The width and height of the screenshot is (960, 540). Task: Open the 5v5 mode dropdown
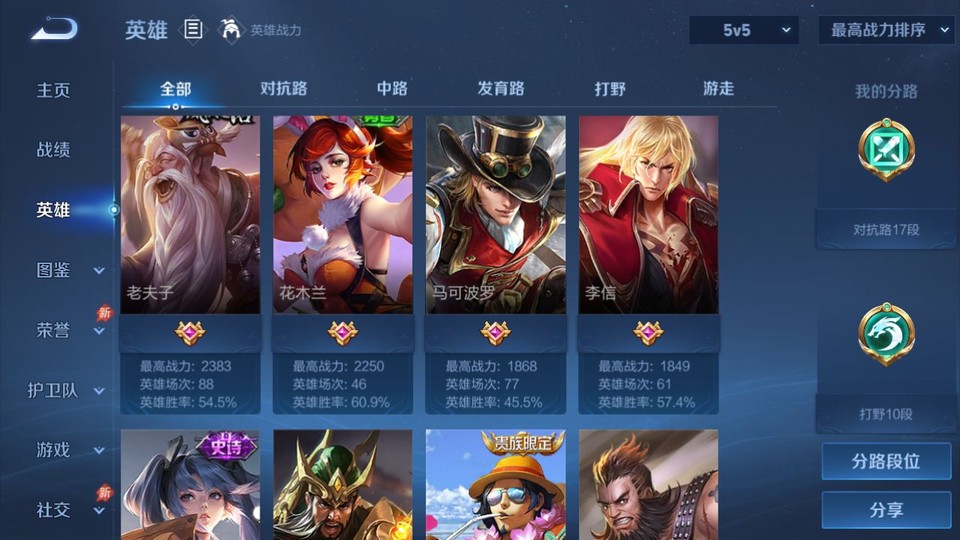pos(744,30)
